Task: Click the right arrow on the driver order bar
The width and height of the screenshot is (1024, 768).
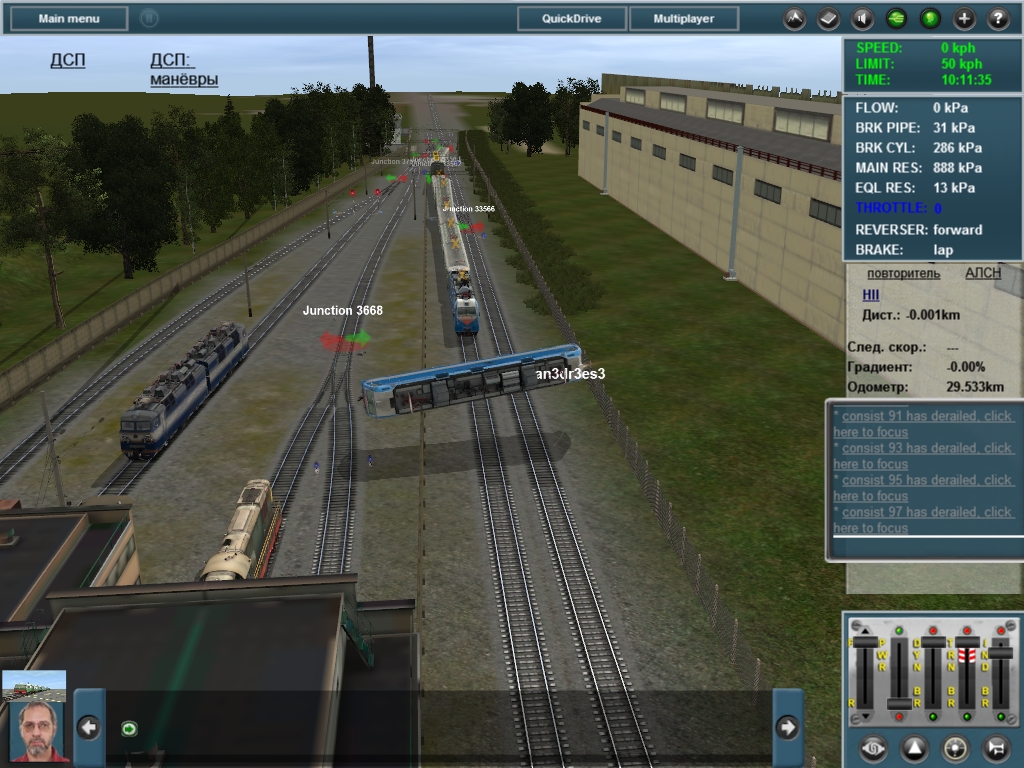Action: coord(787,728)
